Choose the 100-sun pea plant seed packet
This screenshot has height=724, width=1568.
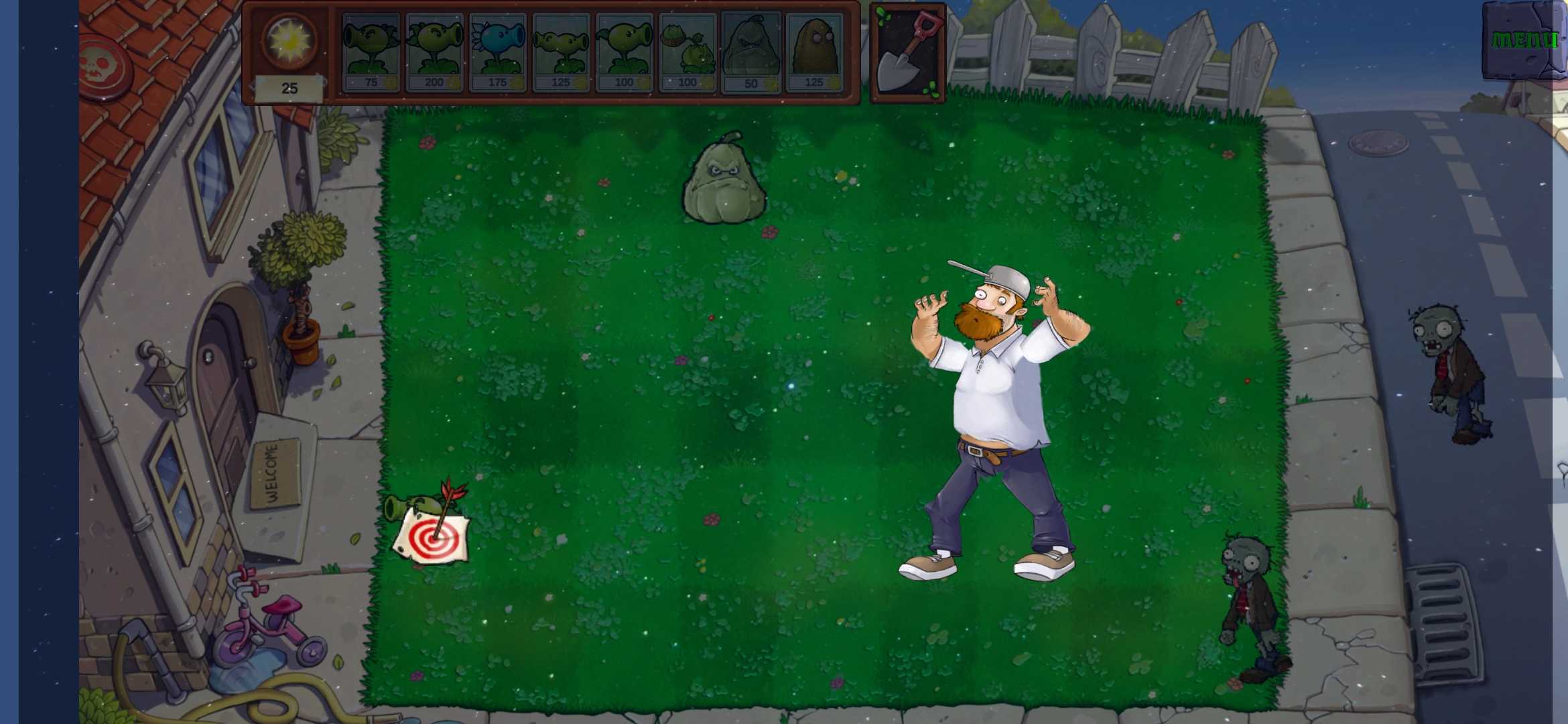point(624,50)
